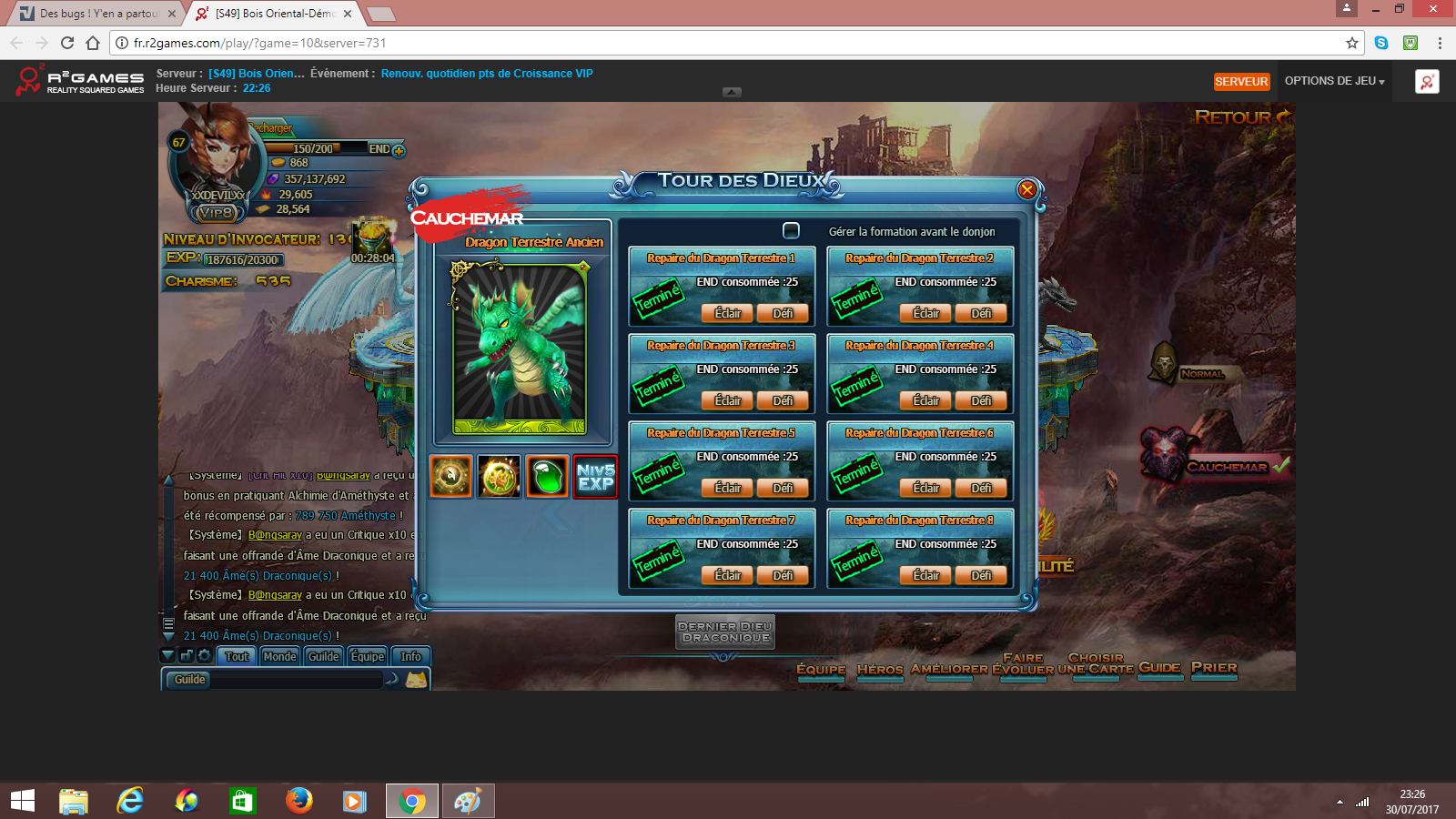Click Défi for Repaire du Dragon Terrestre 2
1456x819 pixels.
click(x=981, y=314)
